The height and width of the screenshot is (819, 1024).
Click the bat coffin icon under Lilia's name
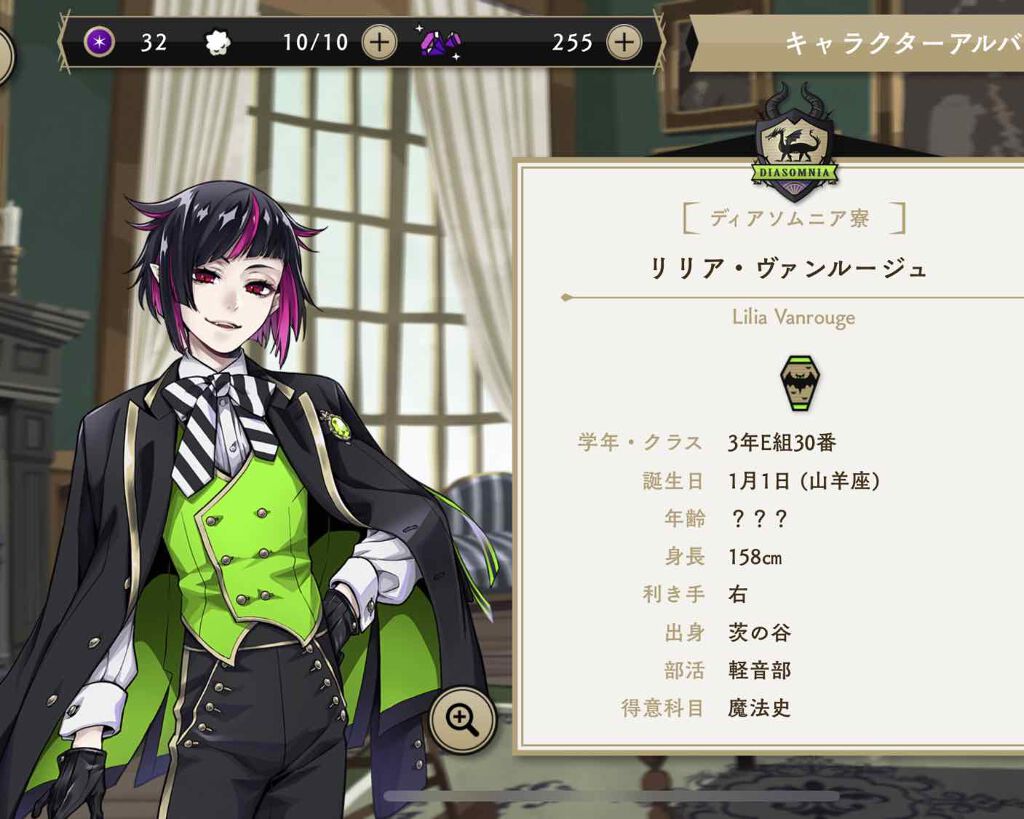(x=799, y=381)
